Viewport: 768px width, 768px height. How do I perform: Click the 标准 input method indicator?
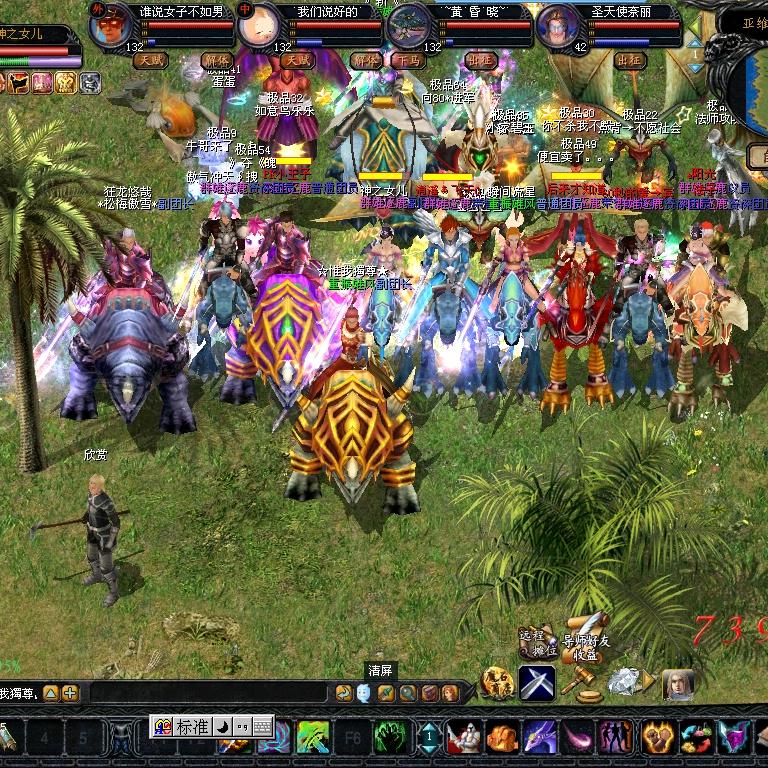pos(192,727)
